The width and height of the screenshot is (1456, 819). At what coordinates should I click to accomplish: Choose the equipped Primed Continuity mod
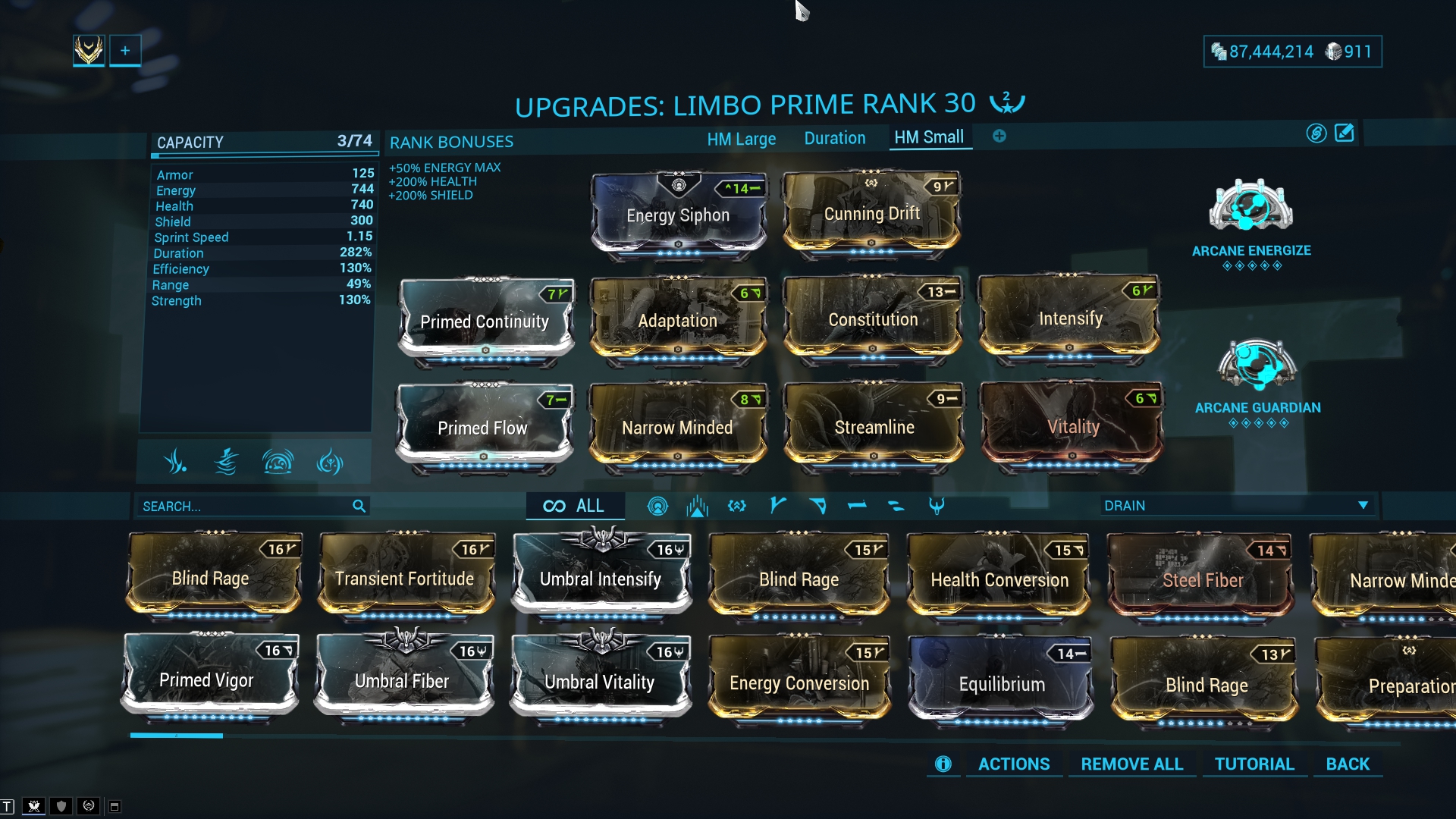[485, 322]
